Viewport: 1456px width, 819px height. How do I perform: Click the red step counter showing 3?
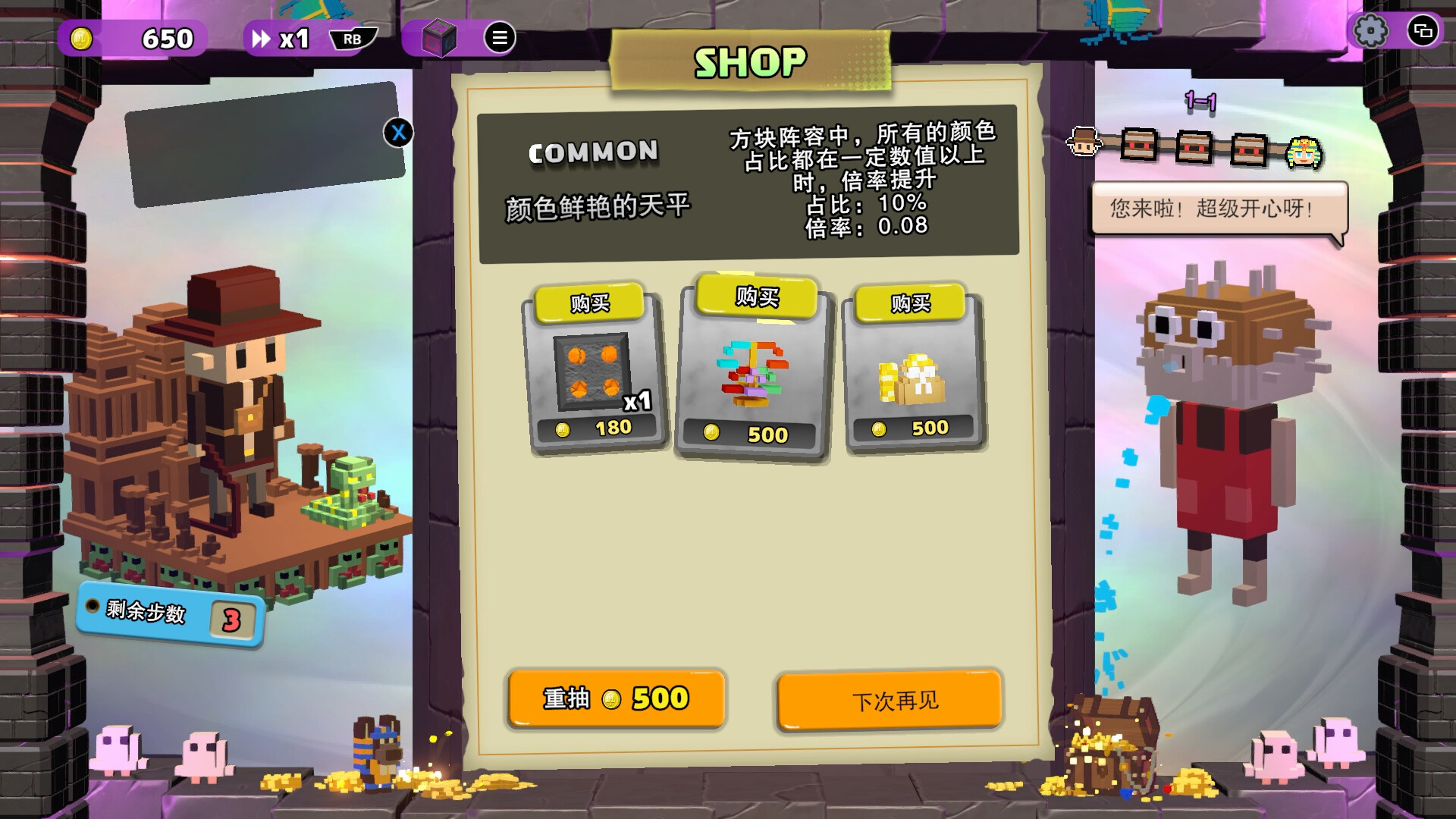[231, 618]
